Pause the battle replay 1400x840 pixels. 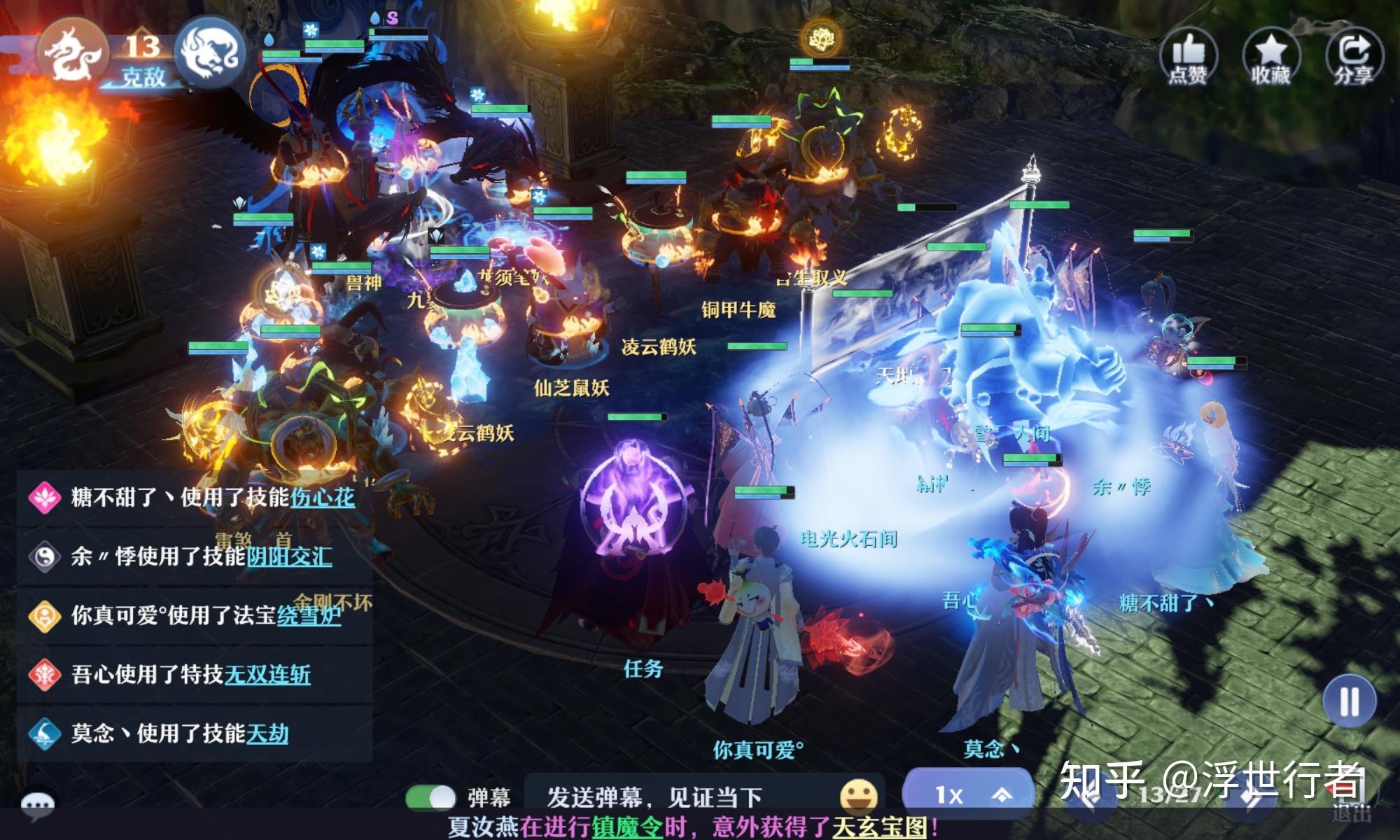point(1349,701)
